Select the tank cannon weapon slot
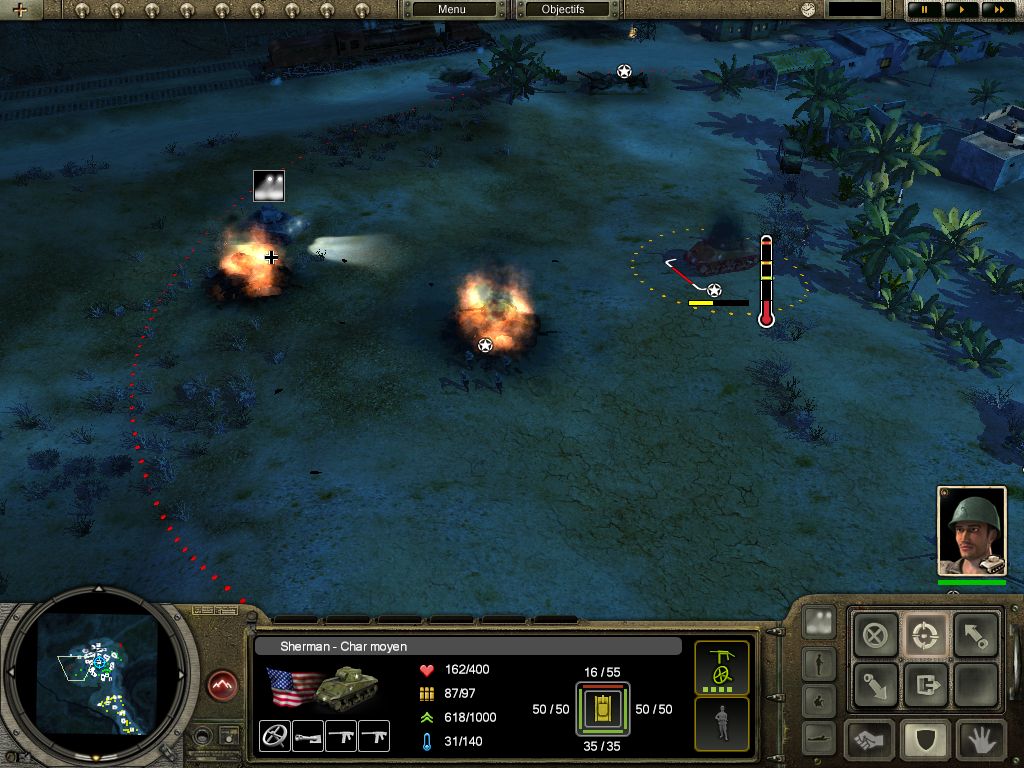The height and width of the screenshot is (768, 1024). tap(308, 736)
